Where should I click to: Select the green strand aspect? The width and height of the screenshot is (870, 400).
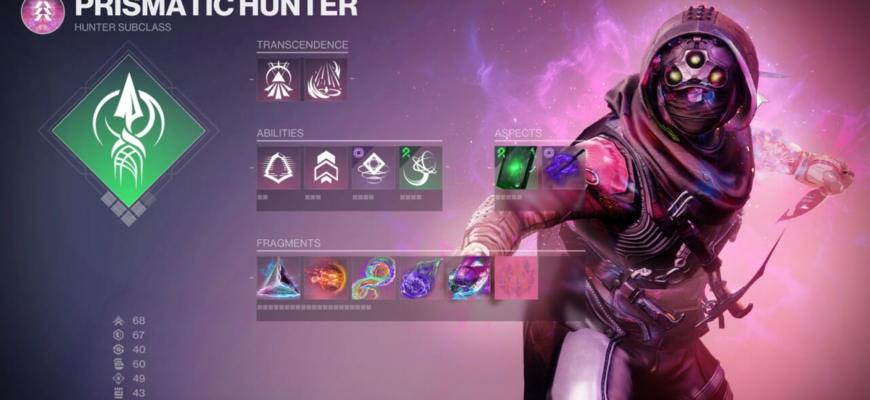pyautogui.click(x=516, y=167)
